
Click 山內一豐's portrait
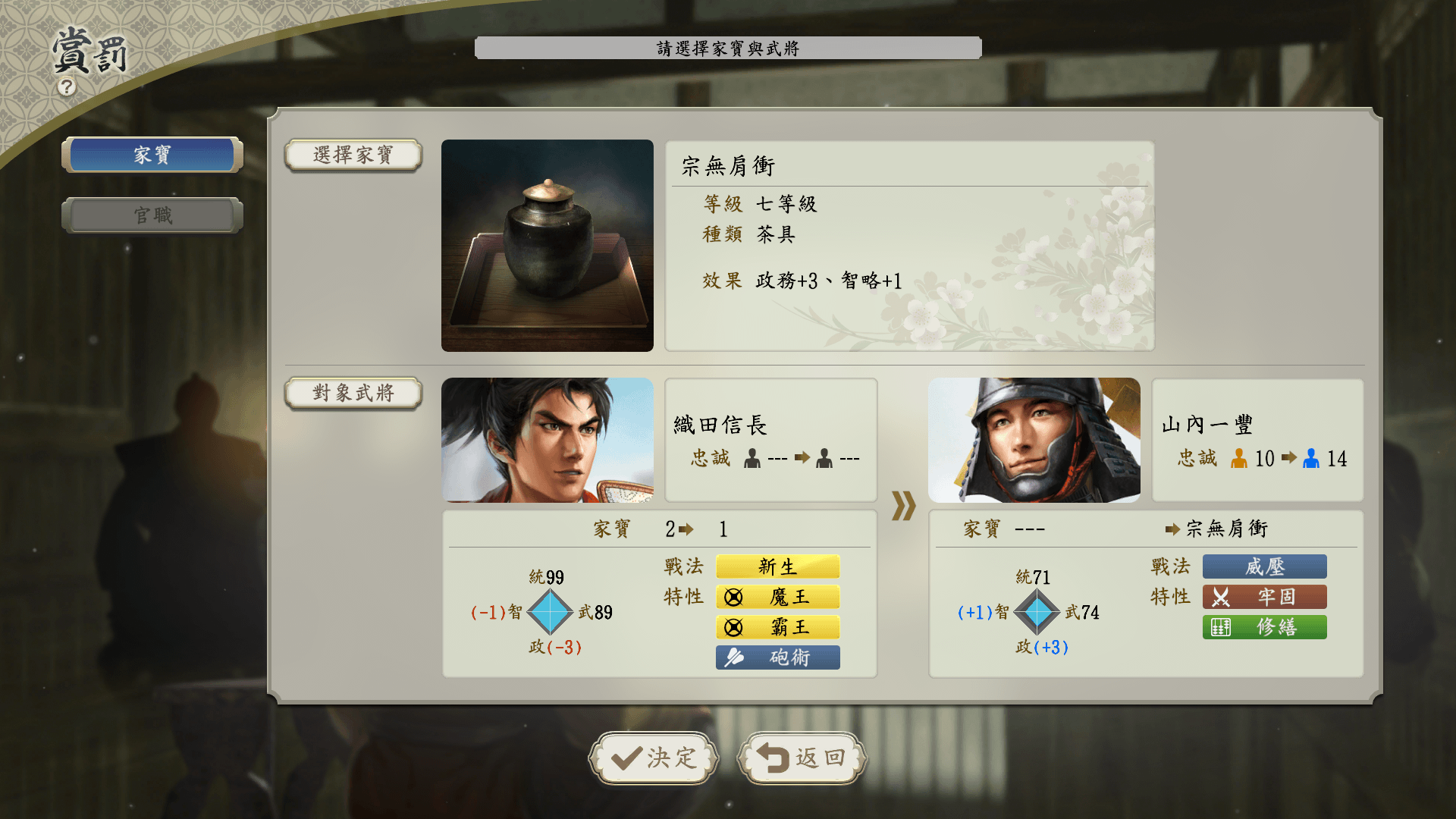[1034, 440]
